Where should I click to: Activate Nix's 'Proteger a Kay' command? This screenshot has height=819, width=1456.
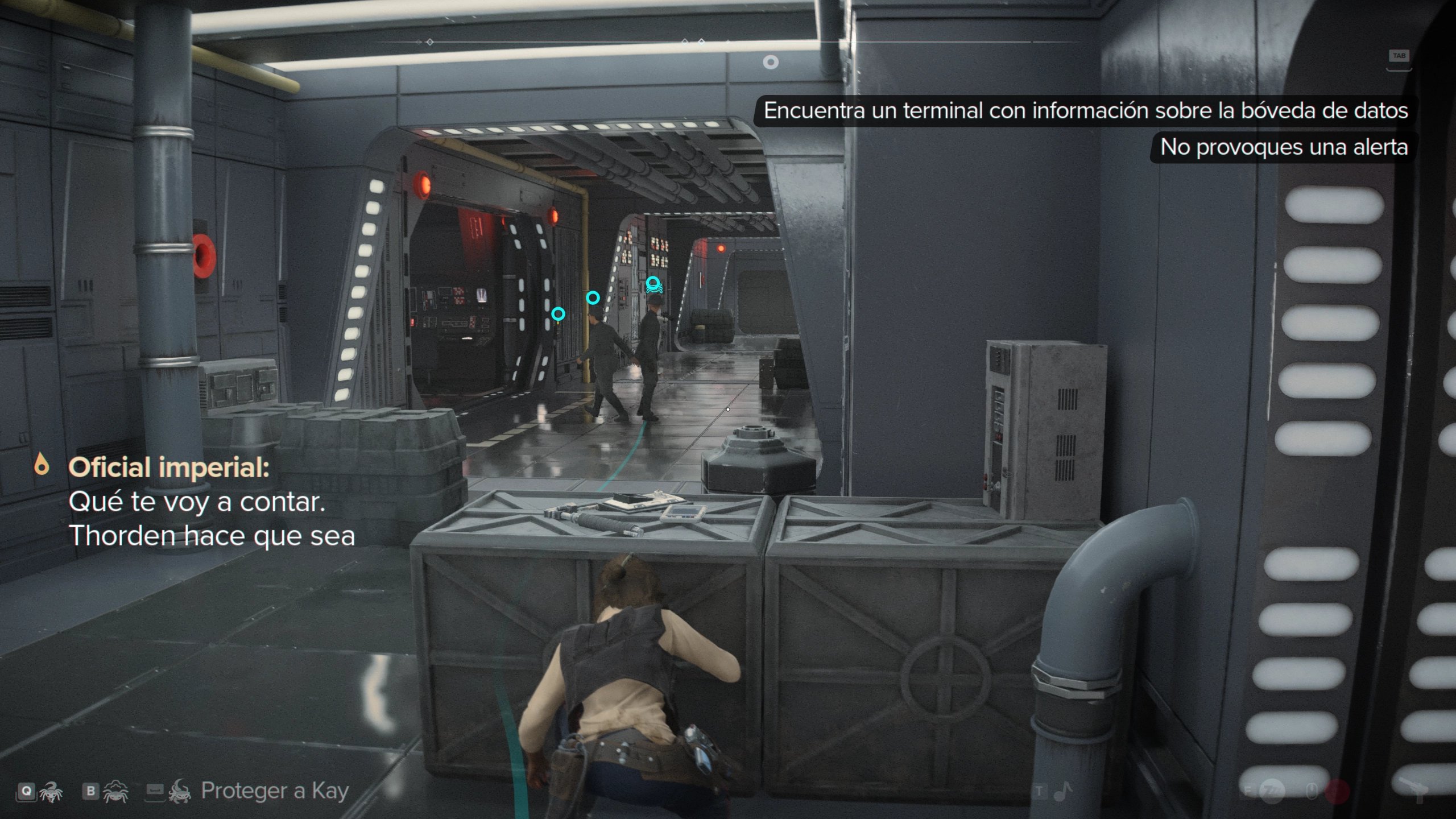tap(274, 791)
